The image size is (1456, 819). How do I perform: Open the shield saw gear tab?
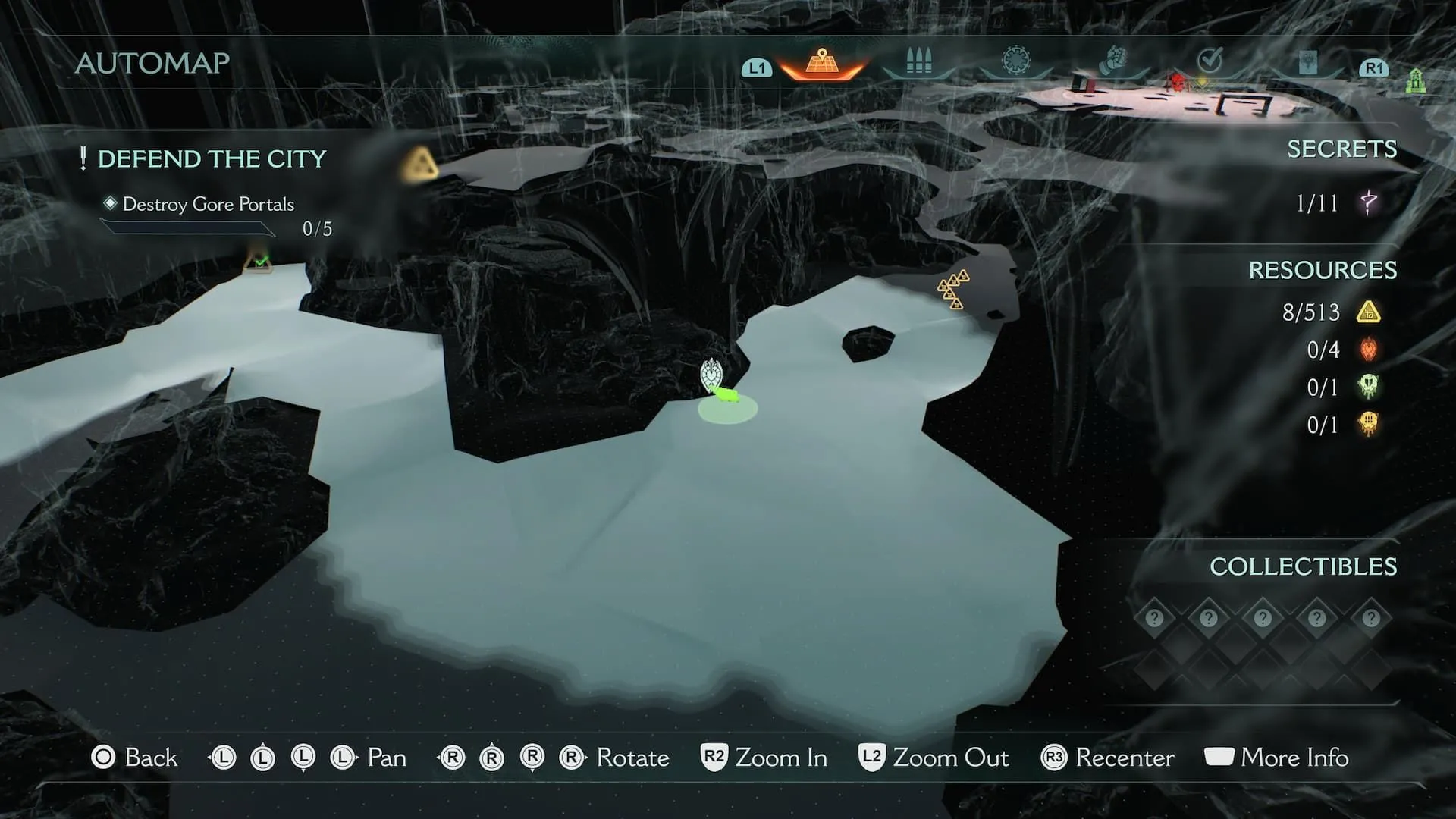click(x=1016, y=60)
